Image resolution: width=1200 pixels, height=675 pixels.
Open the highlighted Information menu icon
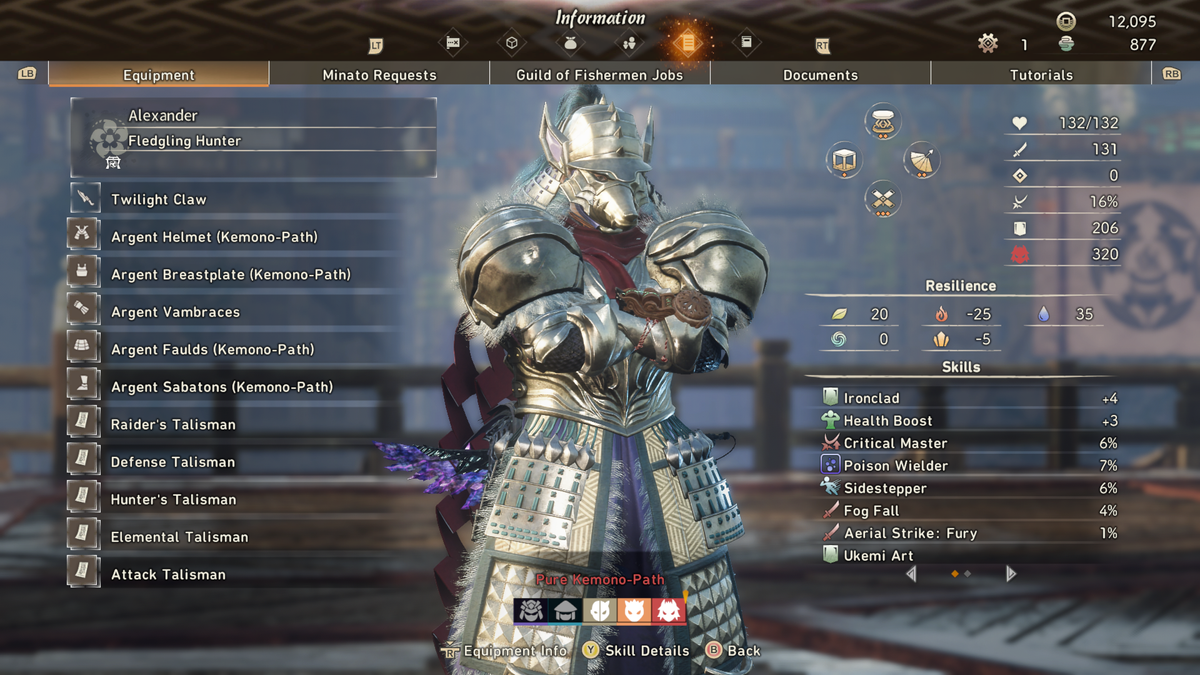click(688, 43)
